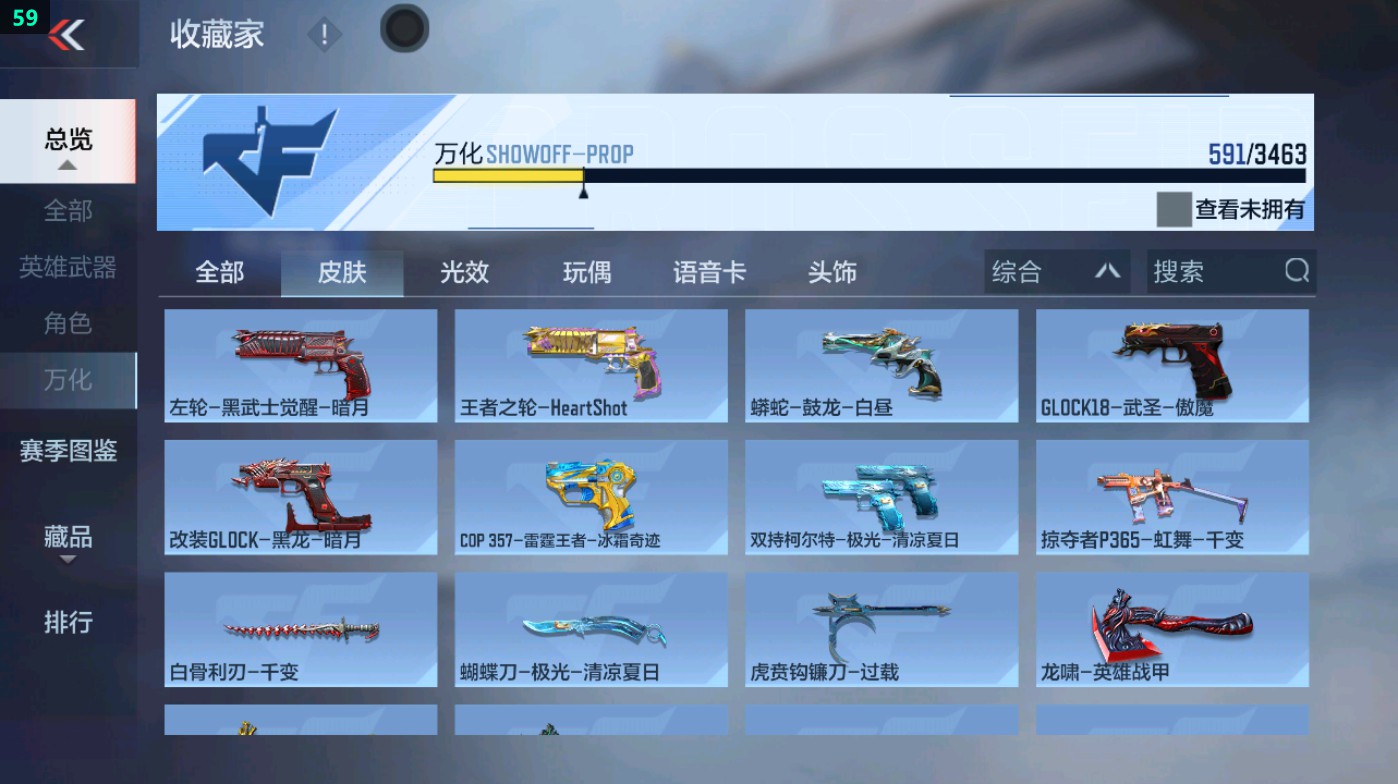Open the 玩偶 tab
This screenshot has width=1398, height=784.
585,271
